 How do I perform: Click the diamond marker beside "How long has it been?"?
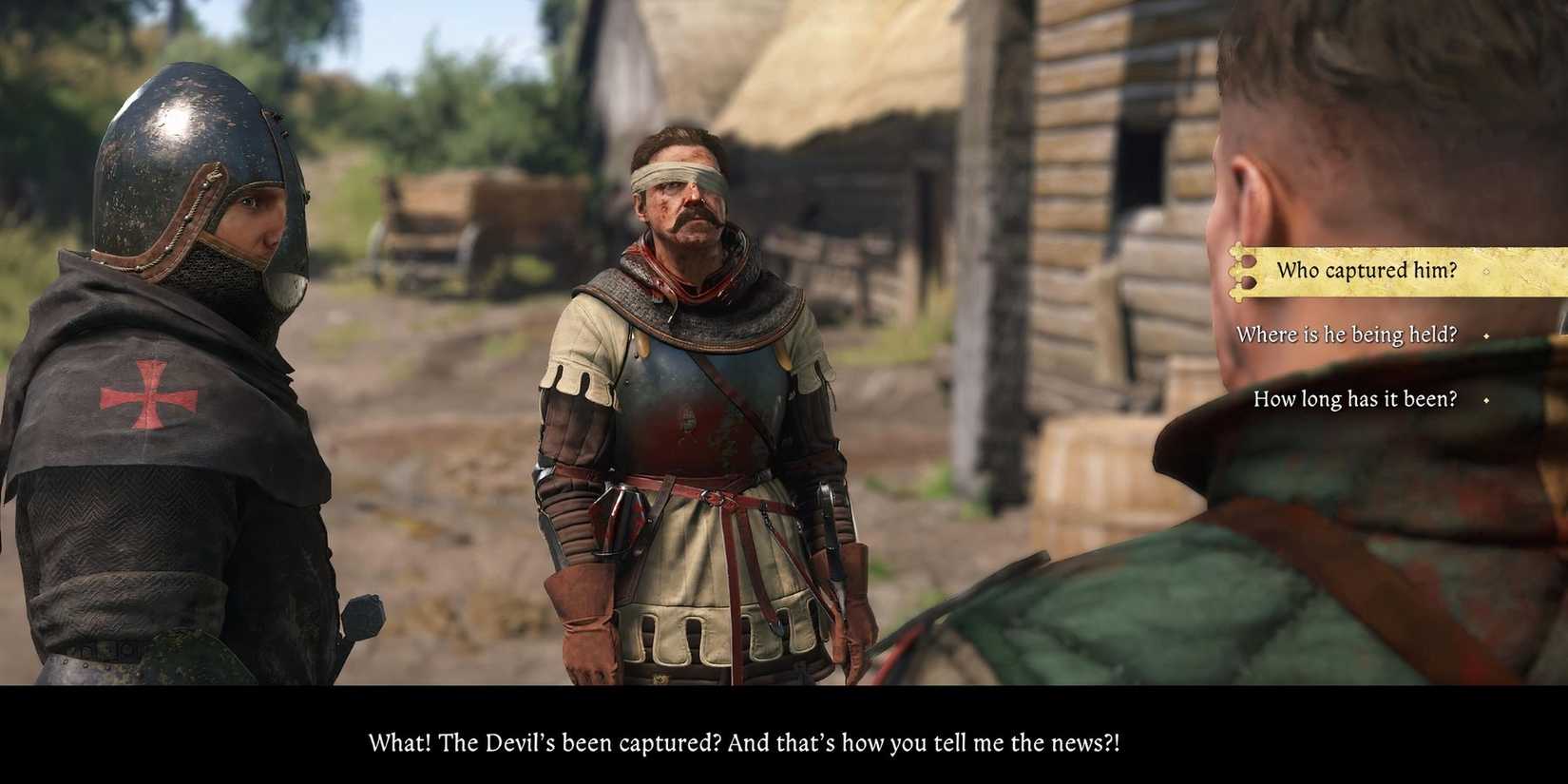tap(1486, 401)
